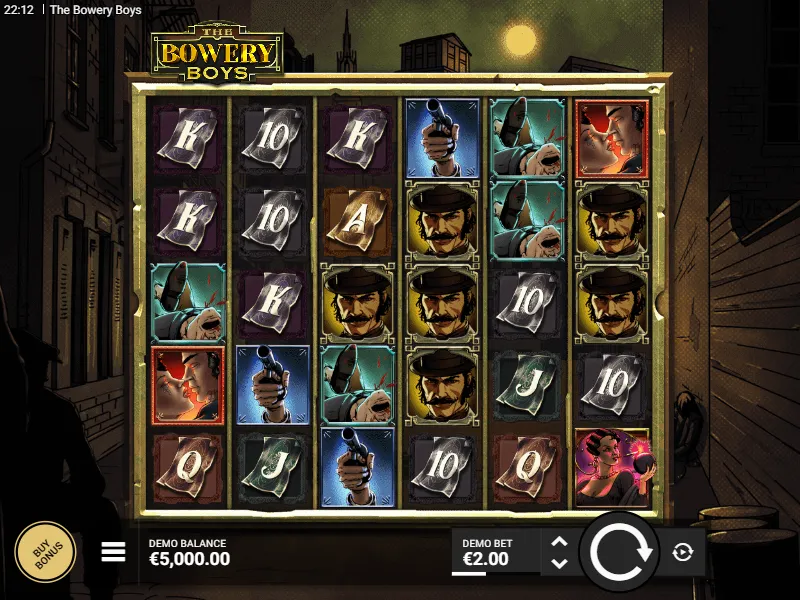Open the autoplay settings

coord(683,552)
